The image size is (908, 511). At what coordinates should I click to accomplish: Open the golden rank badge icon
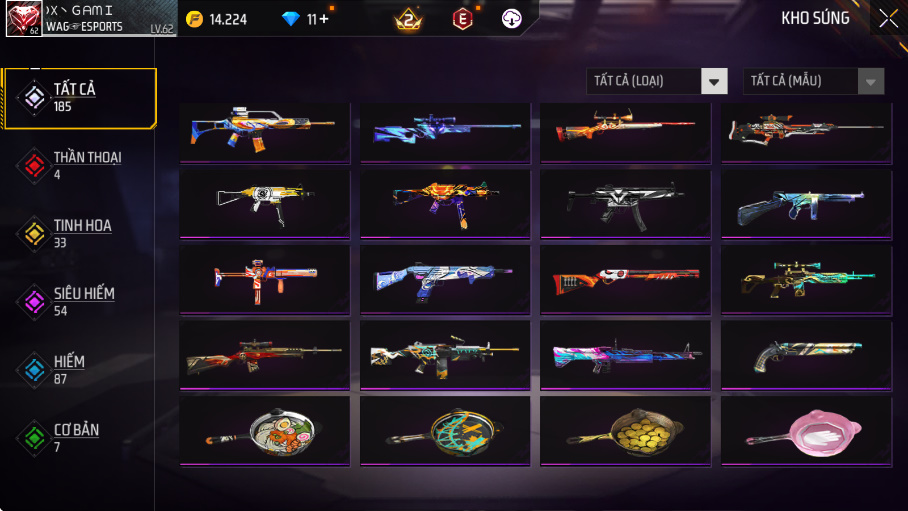(x=408, y=19)
